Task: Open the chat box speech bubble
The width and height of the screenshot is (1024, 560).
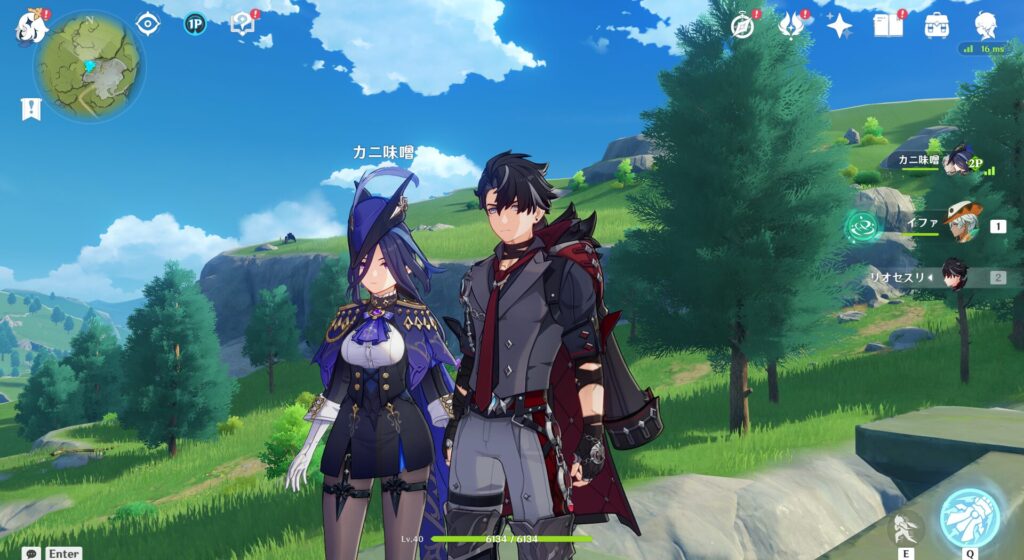Action: click(32, 553)
